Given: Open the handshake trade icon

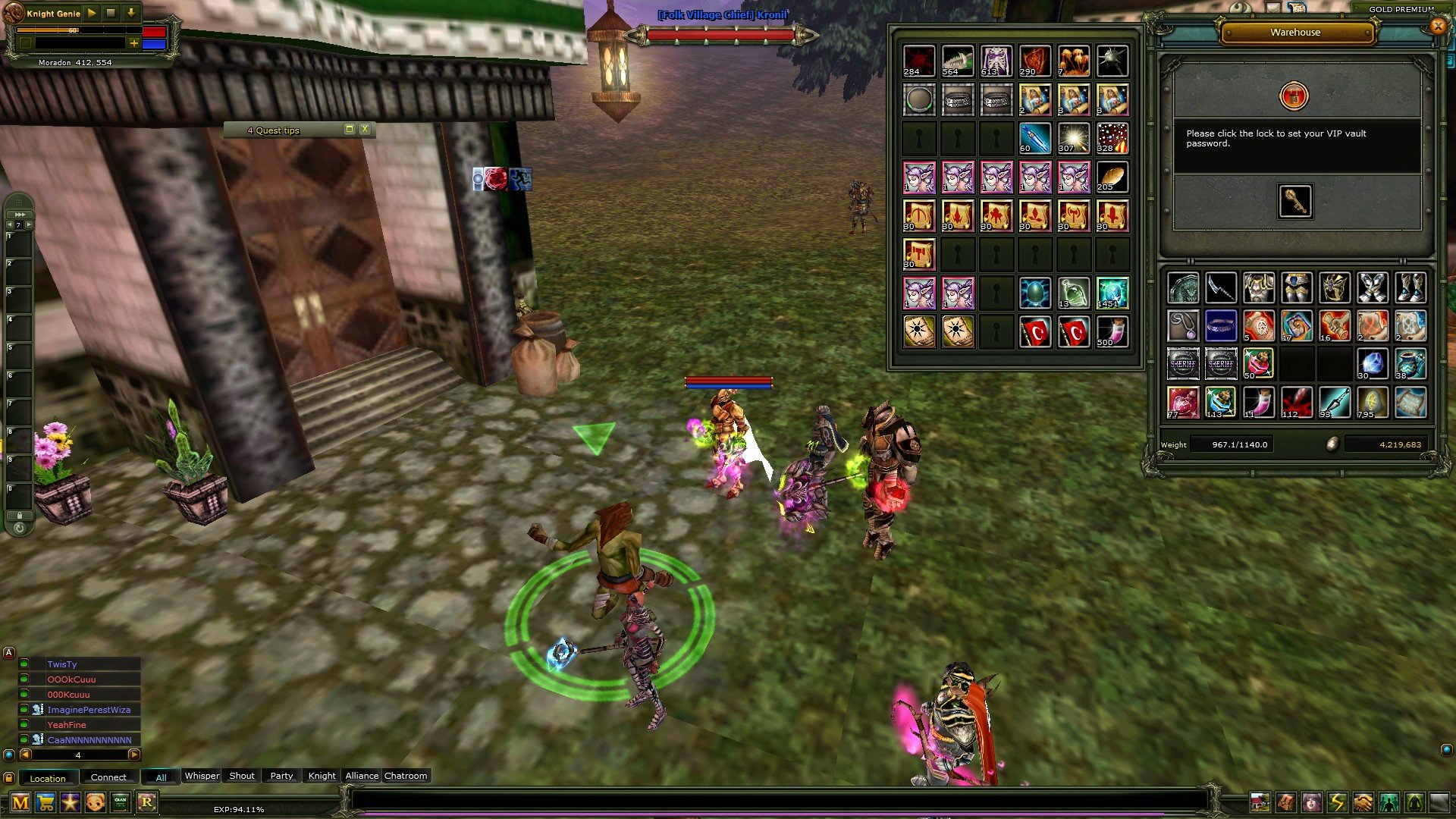Looking at the screenshot, I should point(1363,802).
